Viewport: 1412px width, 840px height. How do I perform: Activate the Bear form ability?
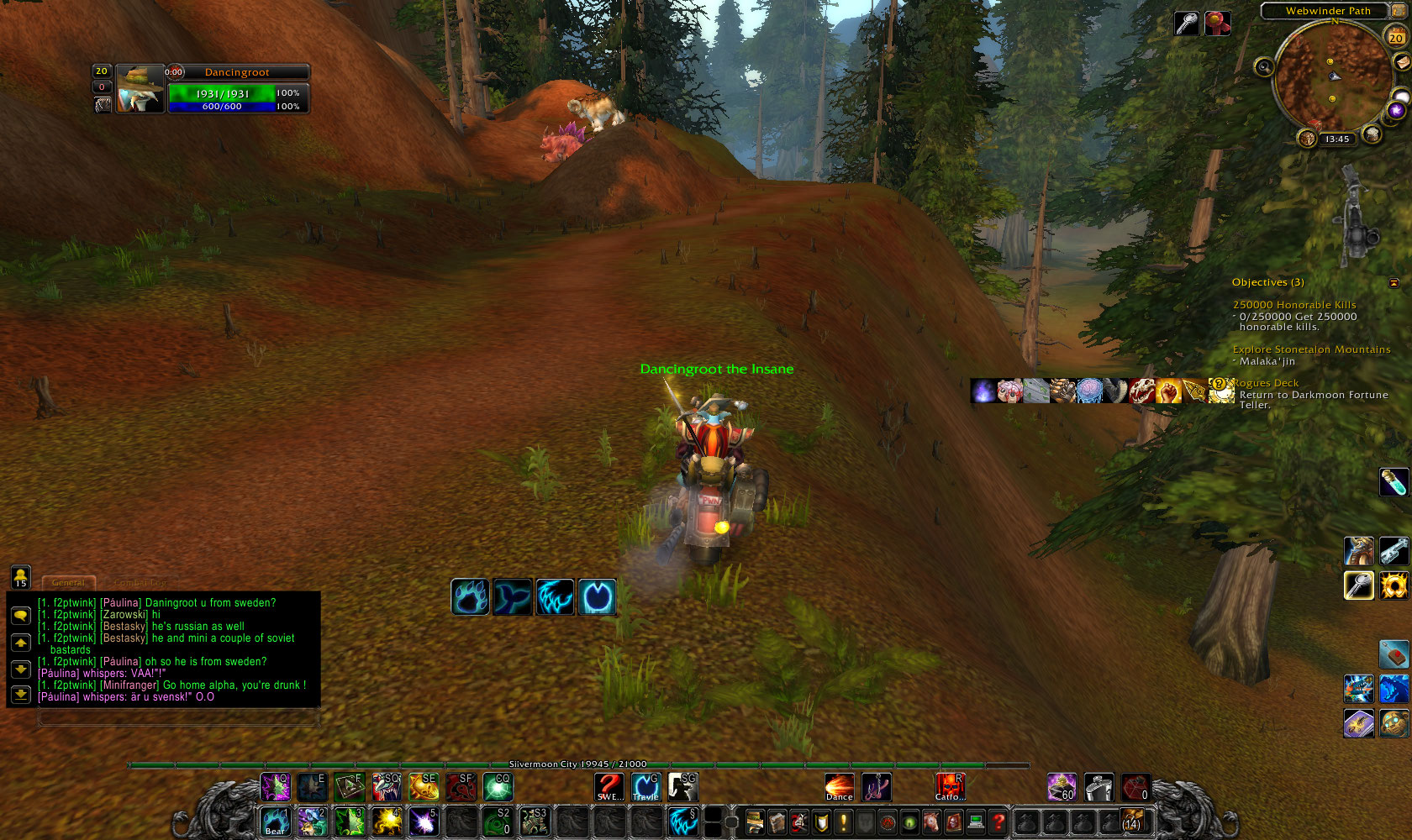click(x=276, y=822)
